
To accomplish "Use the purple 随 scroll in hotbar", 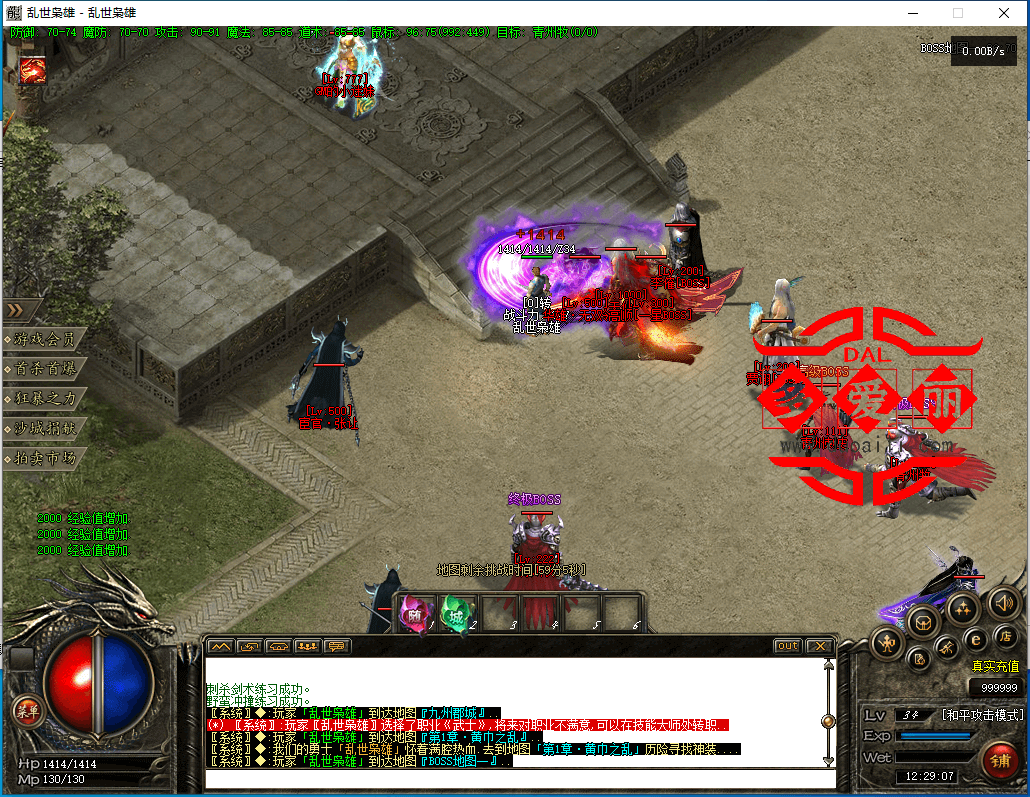I will [417, 612].
